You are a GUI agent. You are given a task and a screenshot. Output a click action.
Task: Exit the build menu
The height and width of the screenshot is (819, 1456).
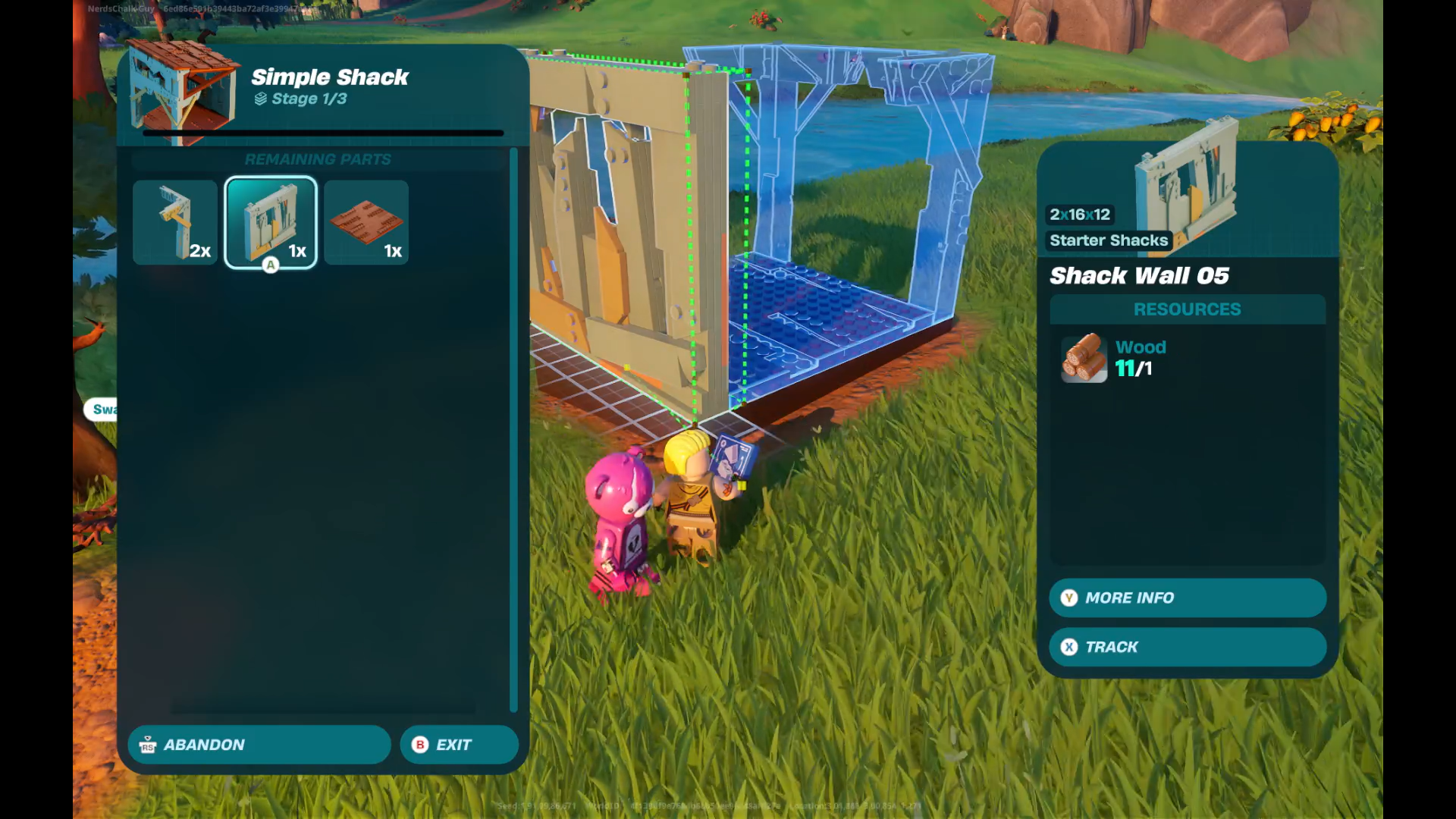[459, 745]
